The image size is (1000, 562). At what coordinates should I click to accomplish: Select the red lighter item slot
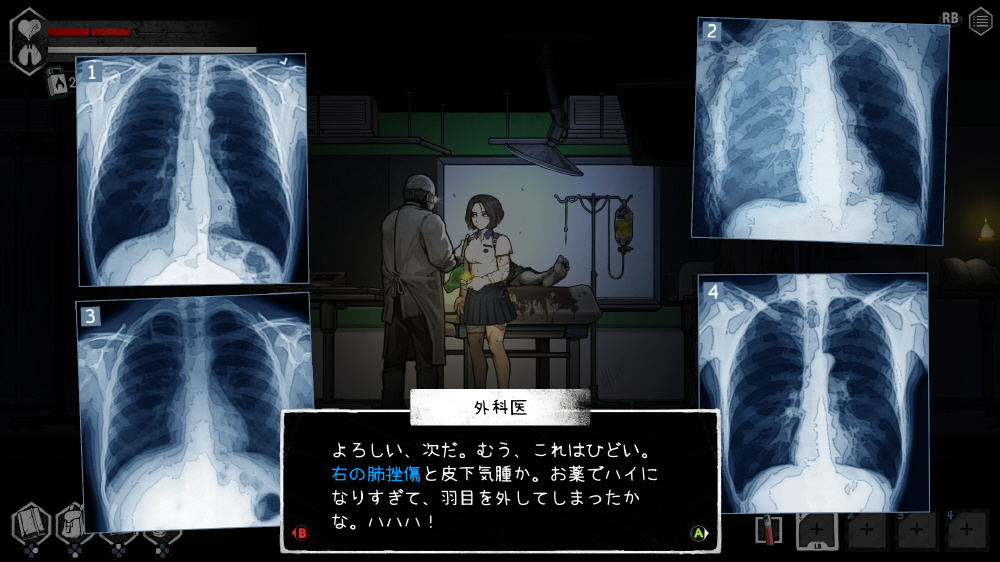[767, 530]
